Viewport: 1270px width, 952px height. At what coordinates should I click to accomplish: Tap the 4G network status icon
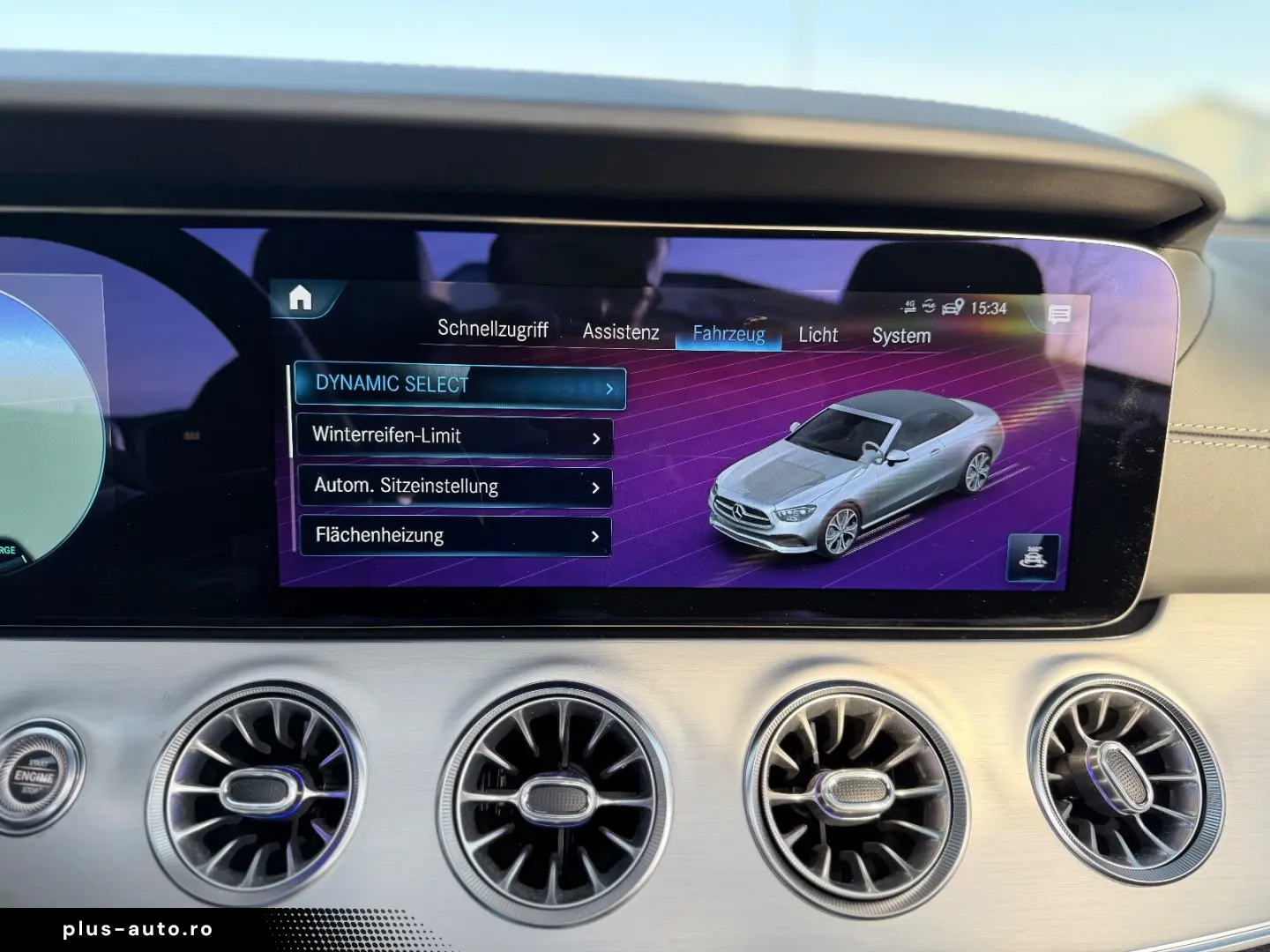pyautogui.click(x=910, y=307)
